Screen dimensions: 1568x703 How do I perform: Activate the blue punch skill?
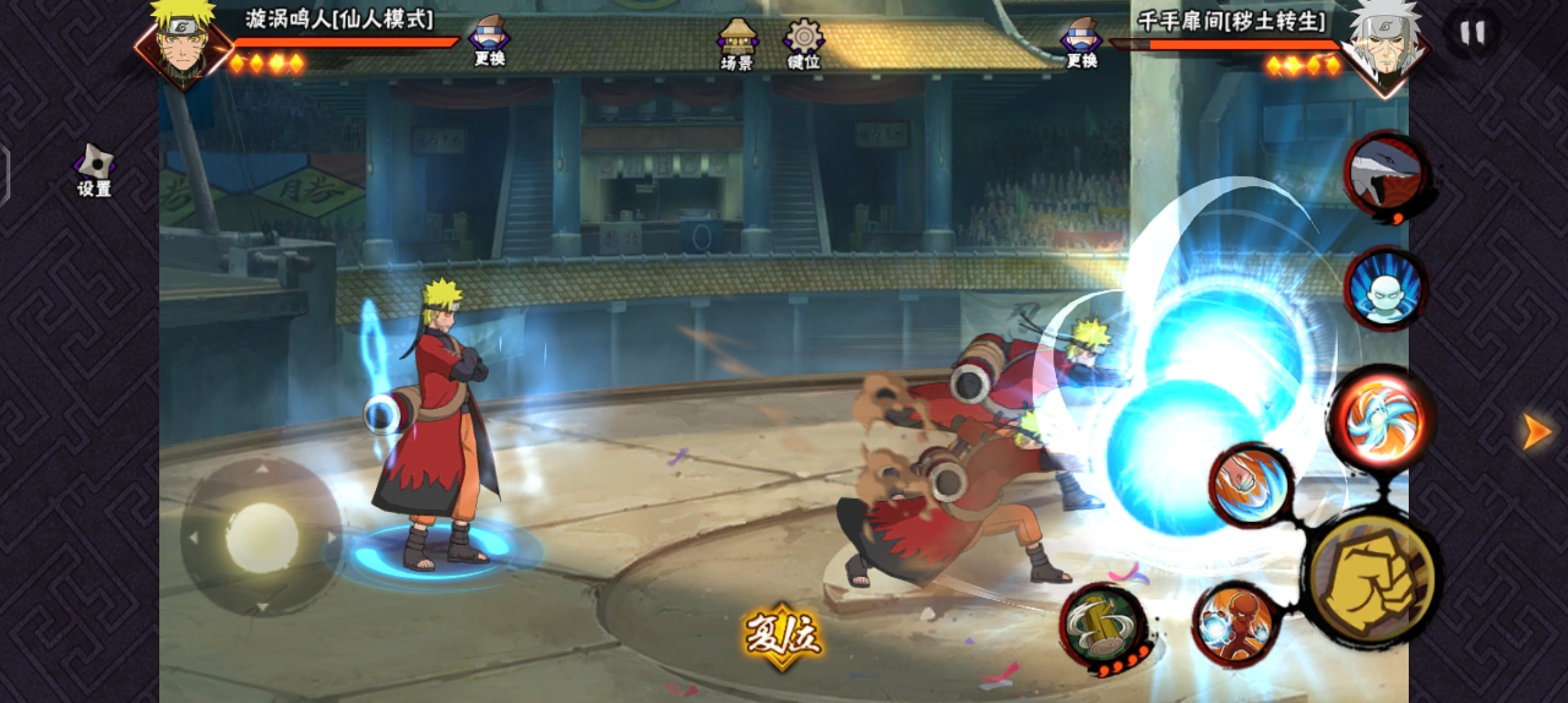pos(1251,485)
